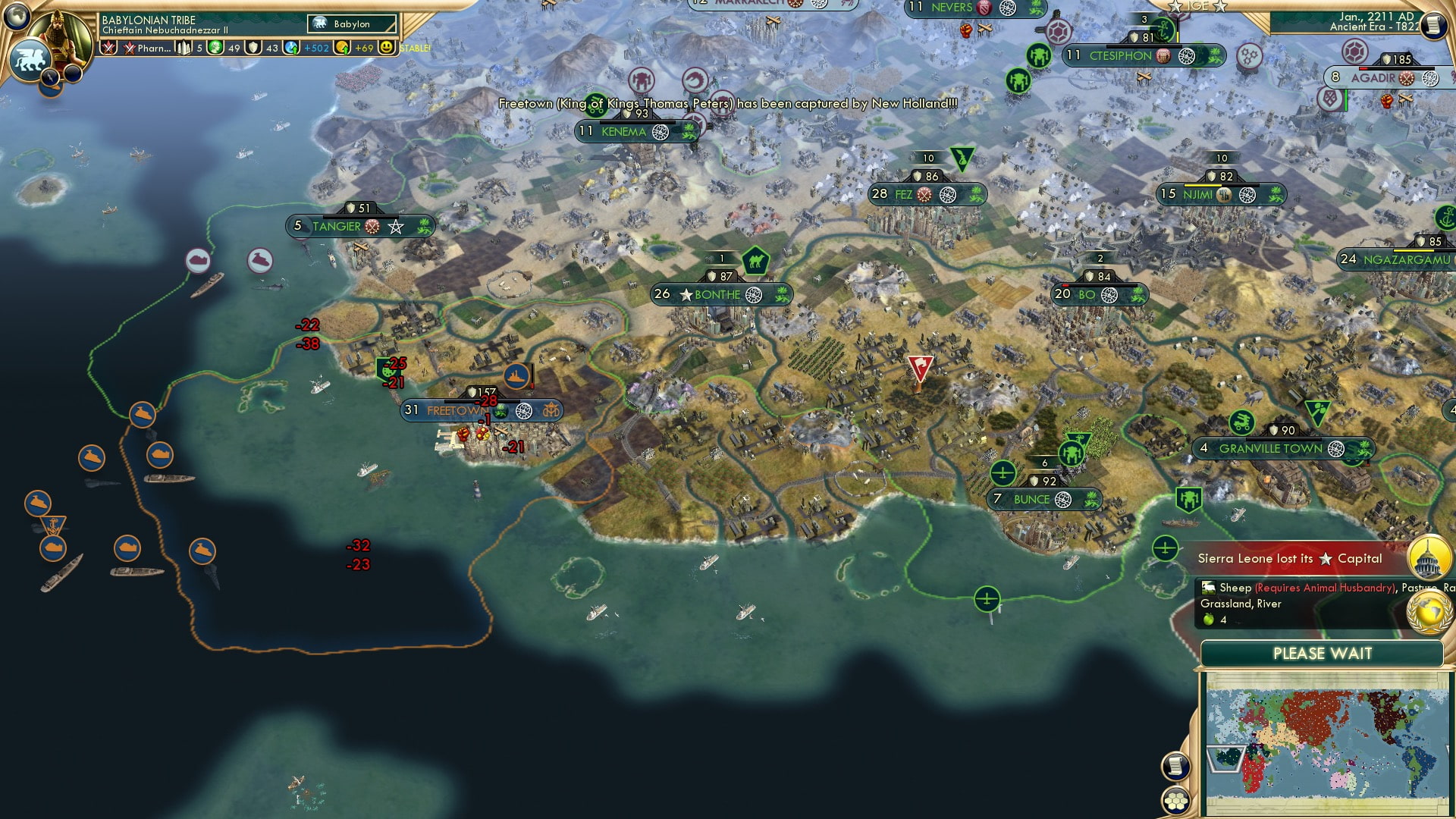The image size is (1456, 819).
Task: Open the globe overview icon top-left corner
Action: point(16,17)
